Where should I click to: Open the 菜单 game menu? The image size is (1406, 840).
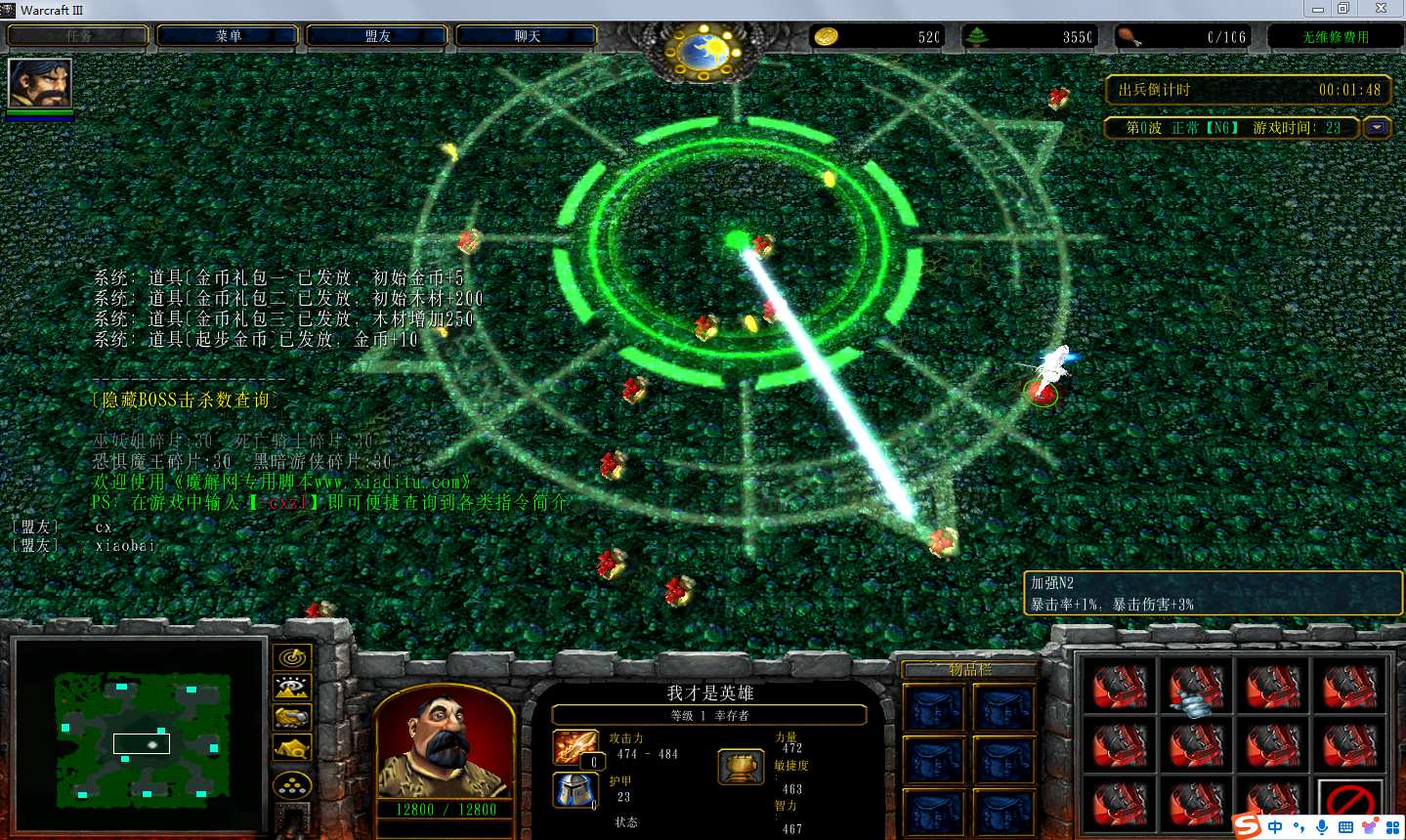coord(228,36)
